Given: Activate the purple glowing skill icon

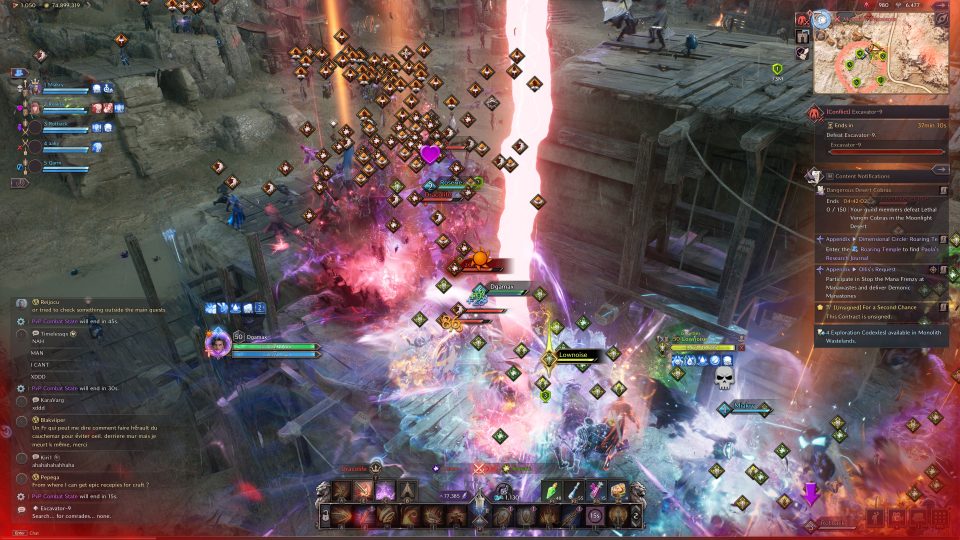Looking at the screenshot, I should [x=385, y=491].
